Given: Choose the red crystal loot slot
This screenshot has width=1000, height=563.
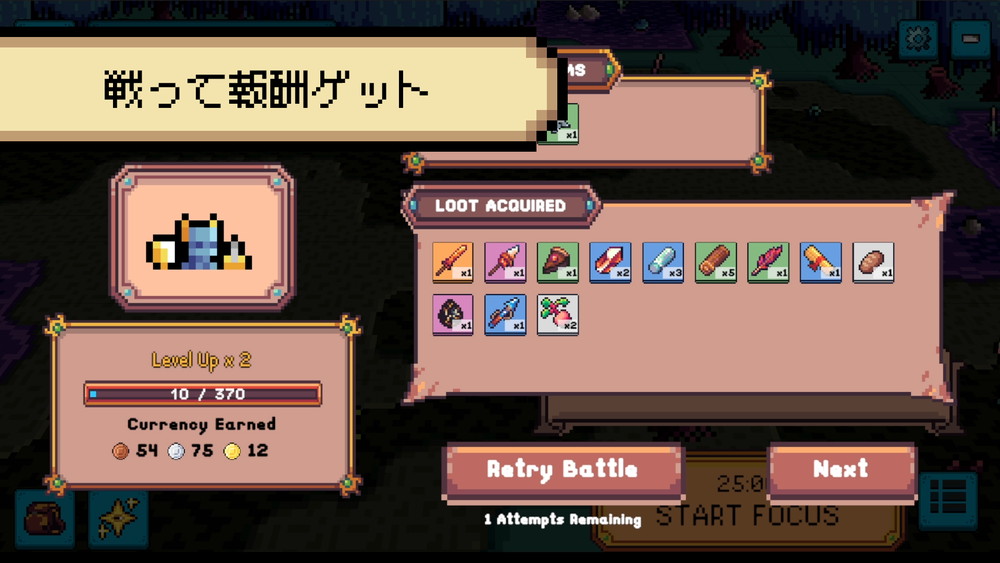Looking at the screenshot, I should point(610,262).
